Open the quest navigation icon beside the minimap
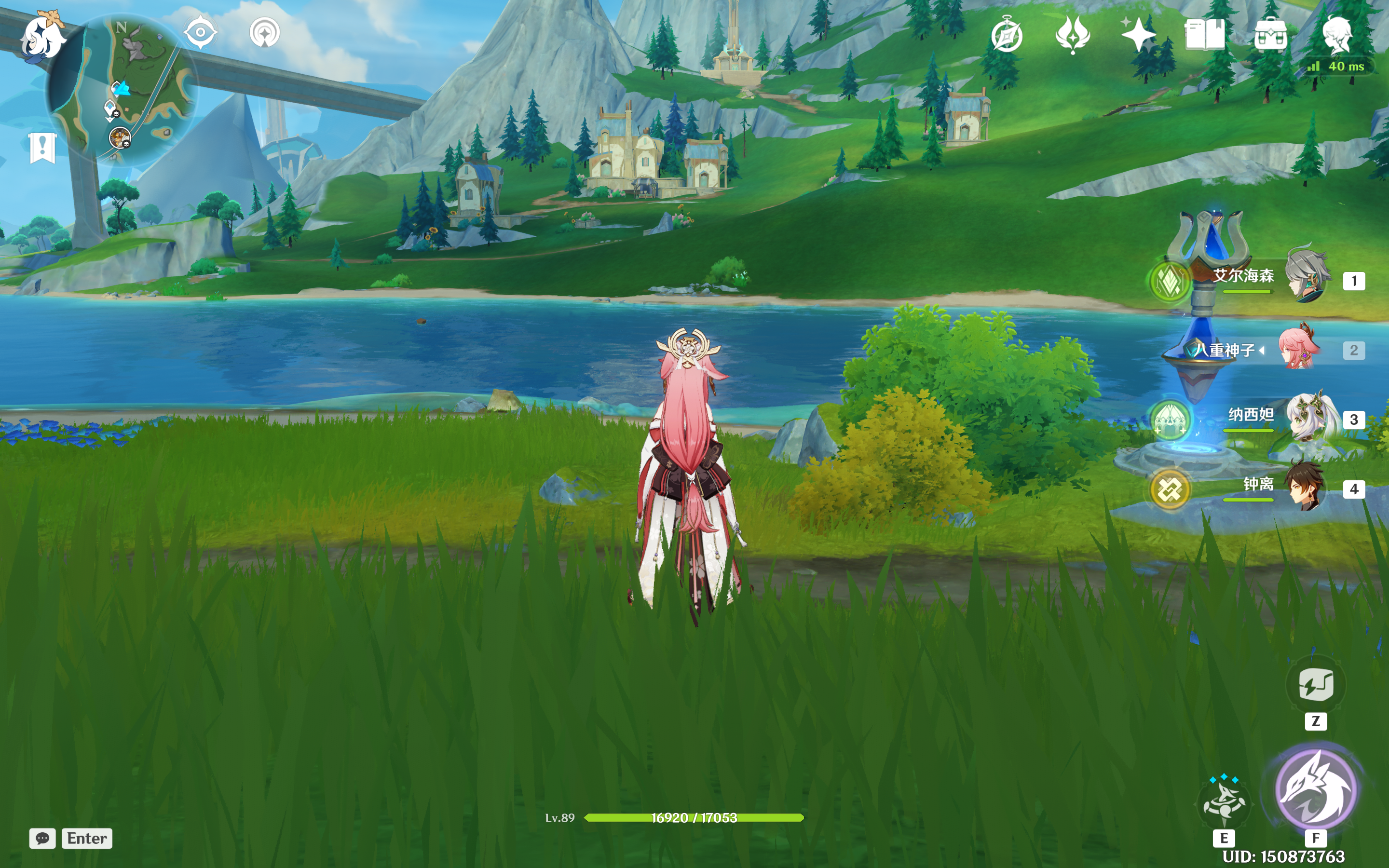Viewport: 1389px width, 868px height. [x=265, y=32]
